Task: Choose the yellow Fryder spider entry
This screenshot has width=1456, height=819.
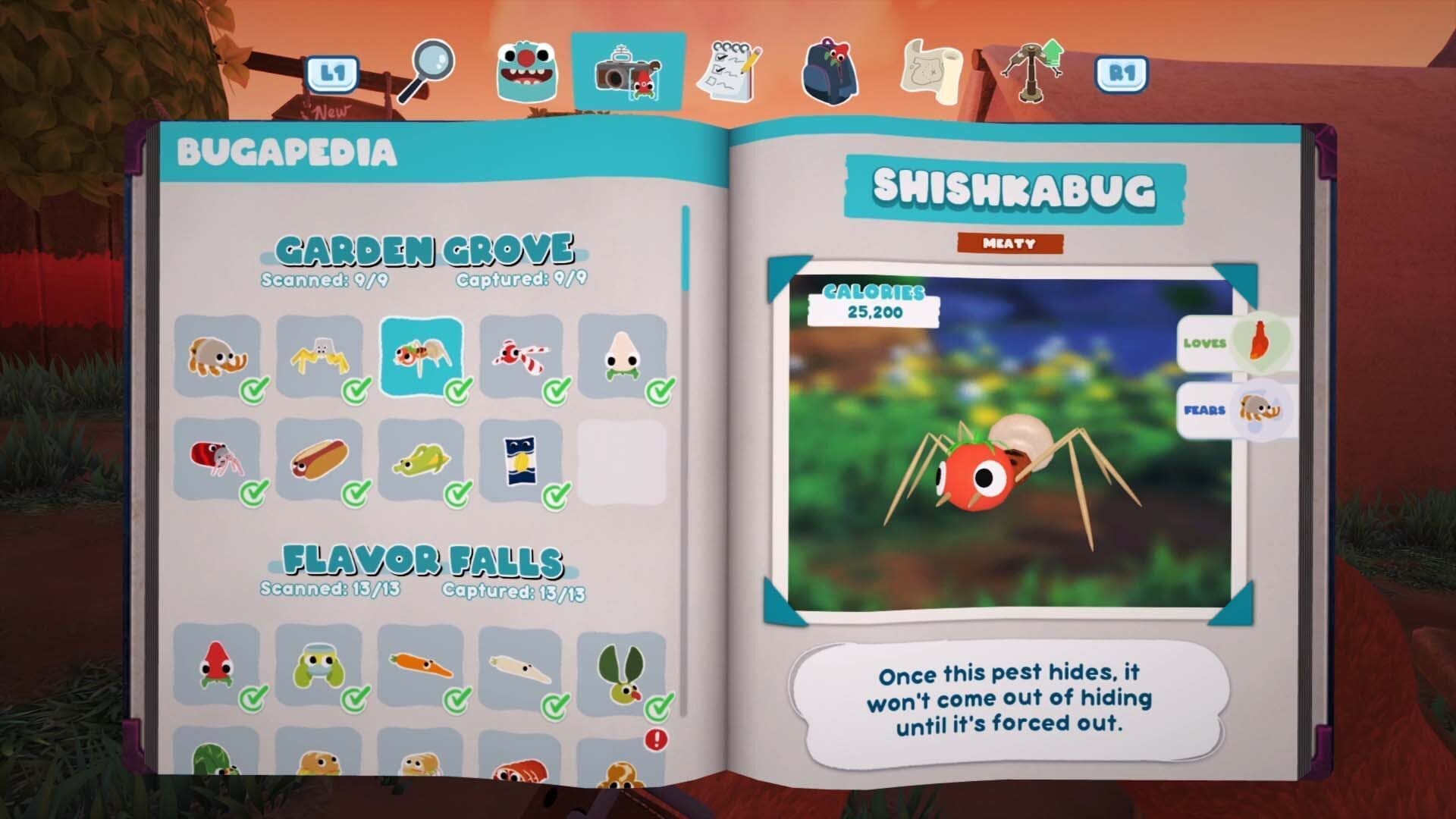Action: coord(319,356)
